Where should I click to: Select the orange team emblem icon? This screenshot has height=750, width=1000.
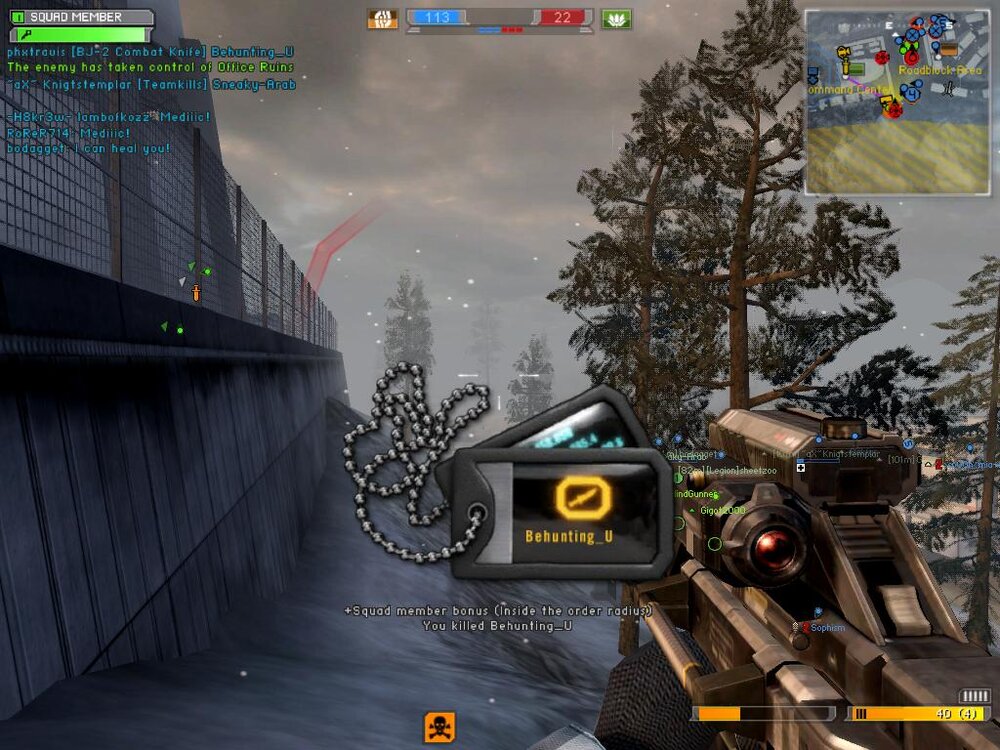382,18
